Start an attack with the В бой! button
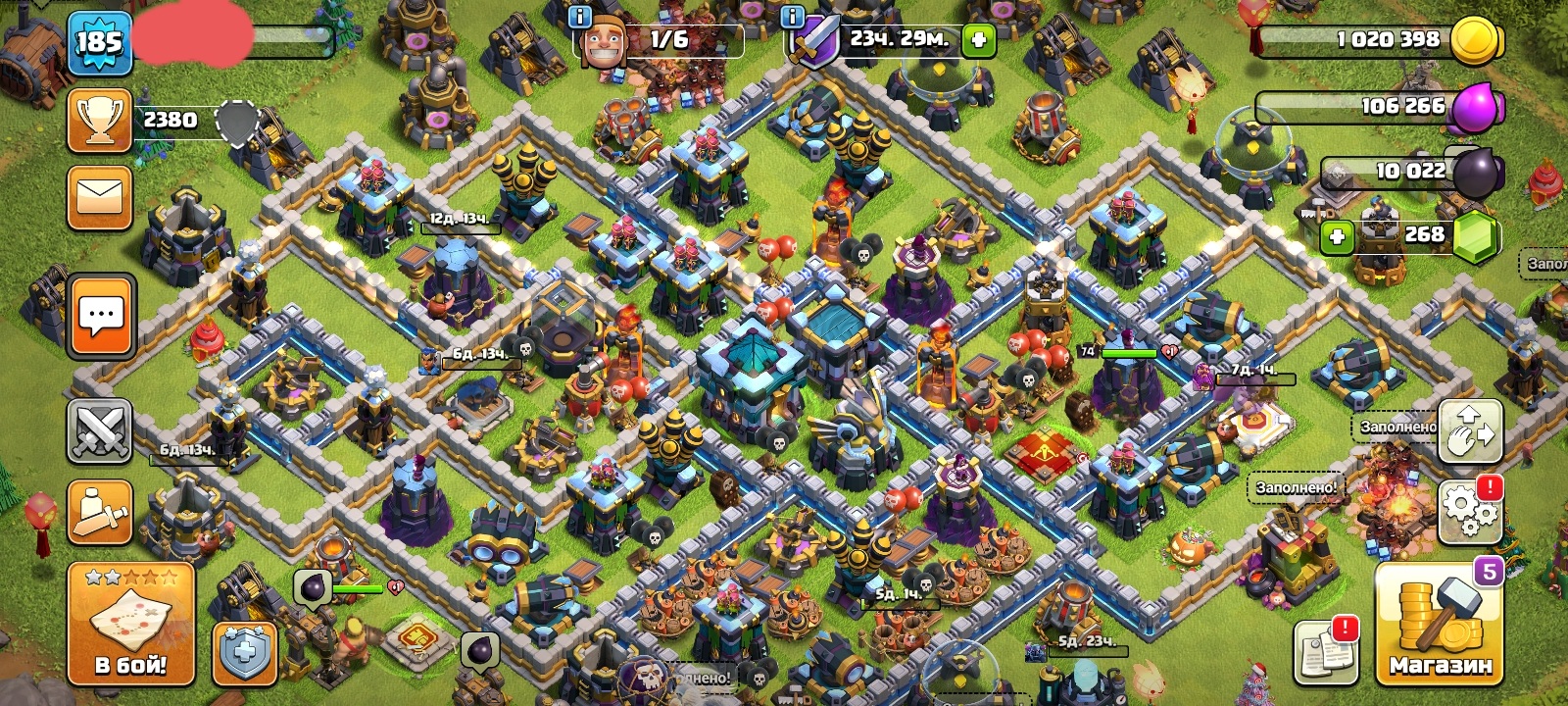This screenshot has width=1568, height=706. (x=130, y=623)
